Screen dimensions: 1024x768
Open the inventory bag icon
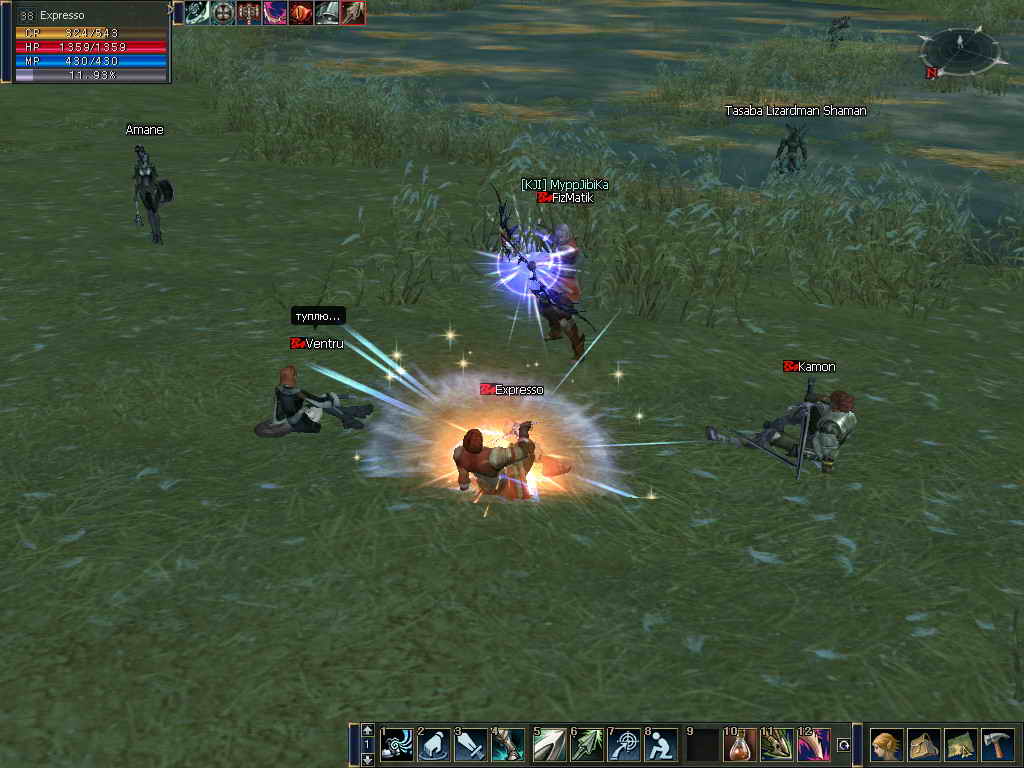(924, 745)
